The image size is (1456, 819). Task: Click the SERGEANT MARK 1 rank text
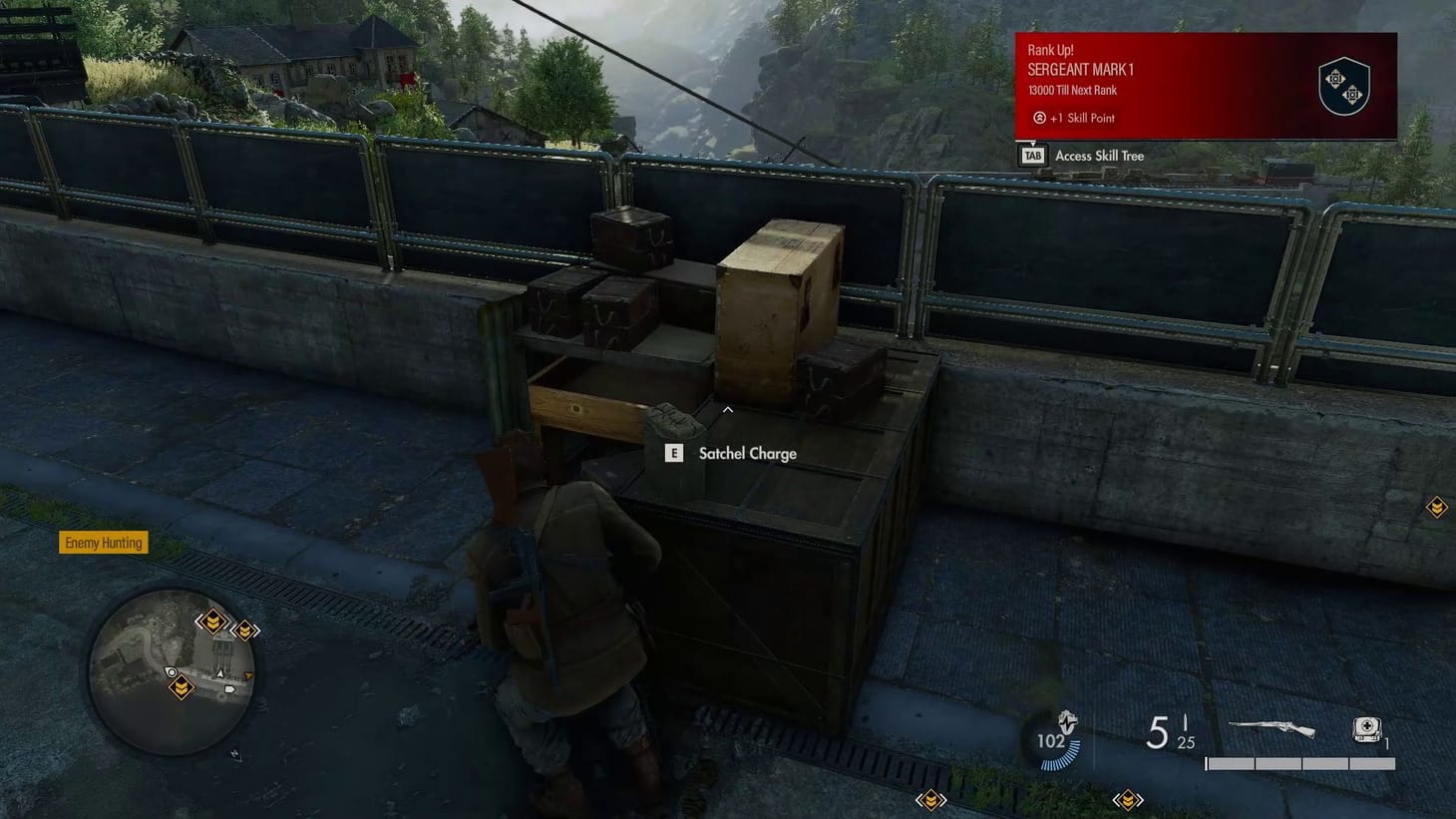(x=1080, y=70)
